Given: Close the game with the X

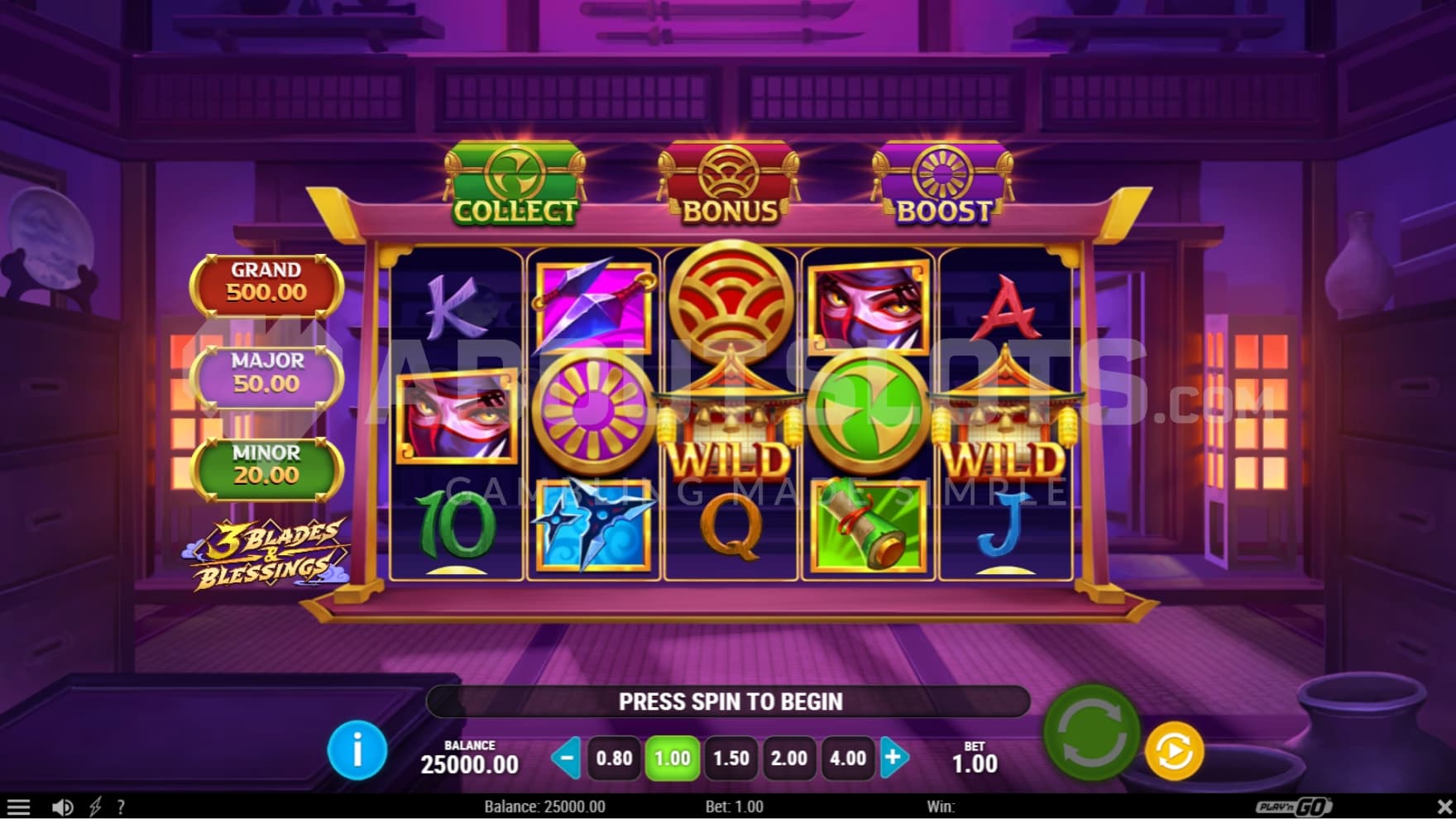Looking at the screenshot, I should click(1444, 807).
